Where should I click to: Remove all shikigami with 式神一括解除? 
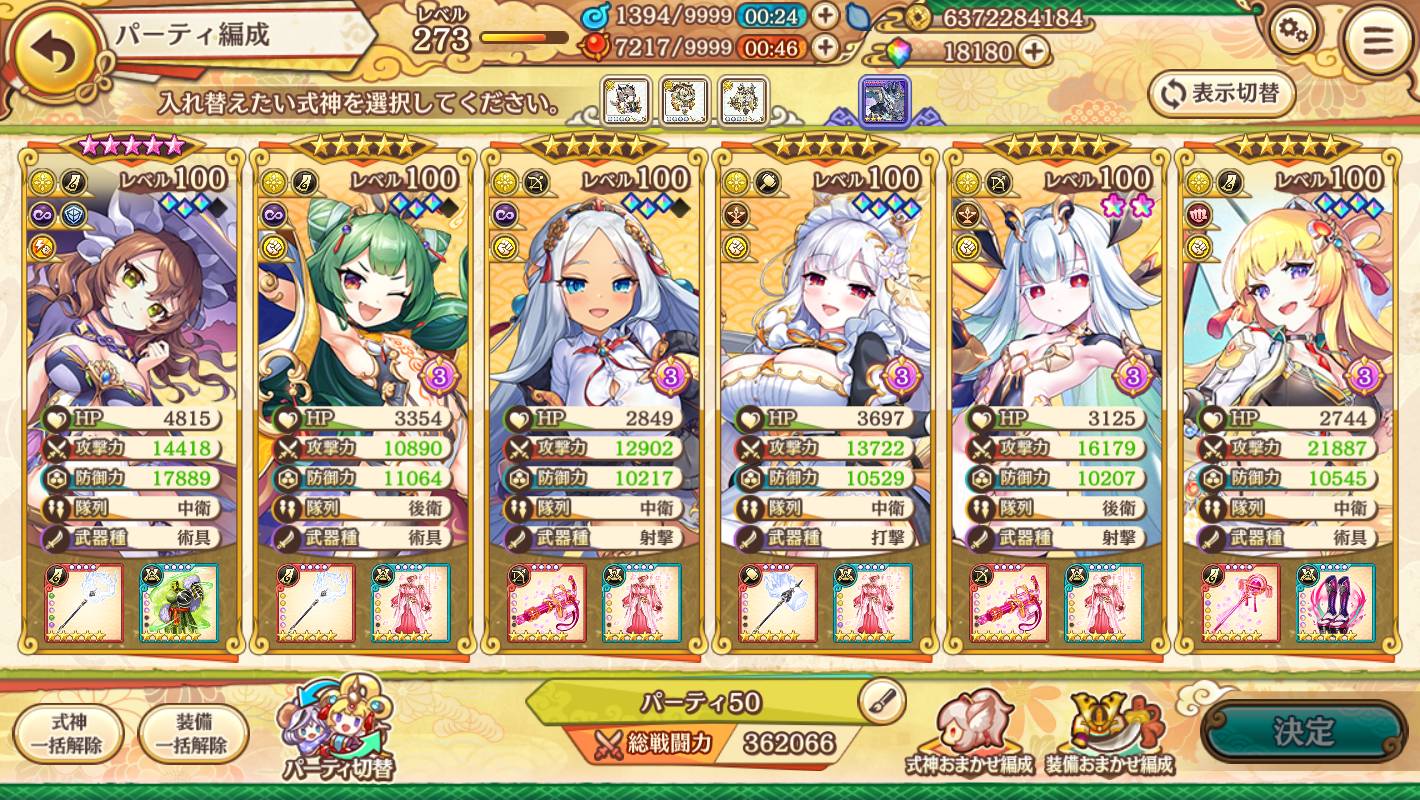click(69, 734)
